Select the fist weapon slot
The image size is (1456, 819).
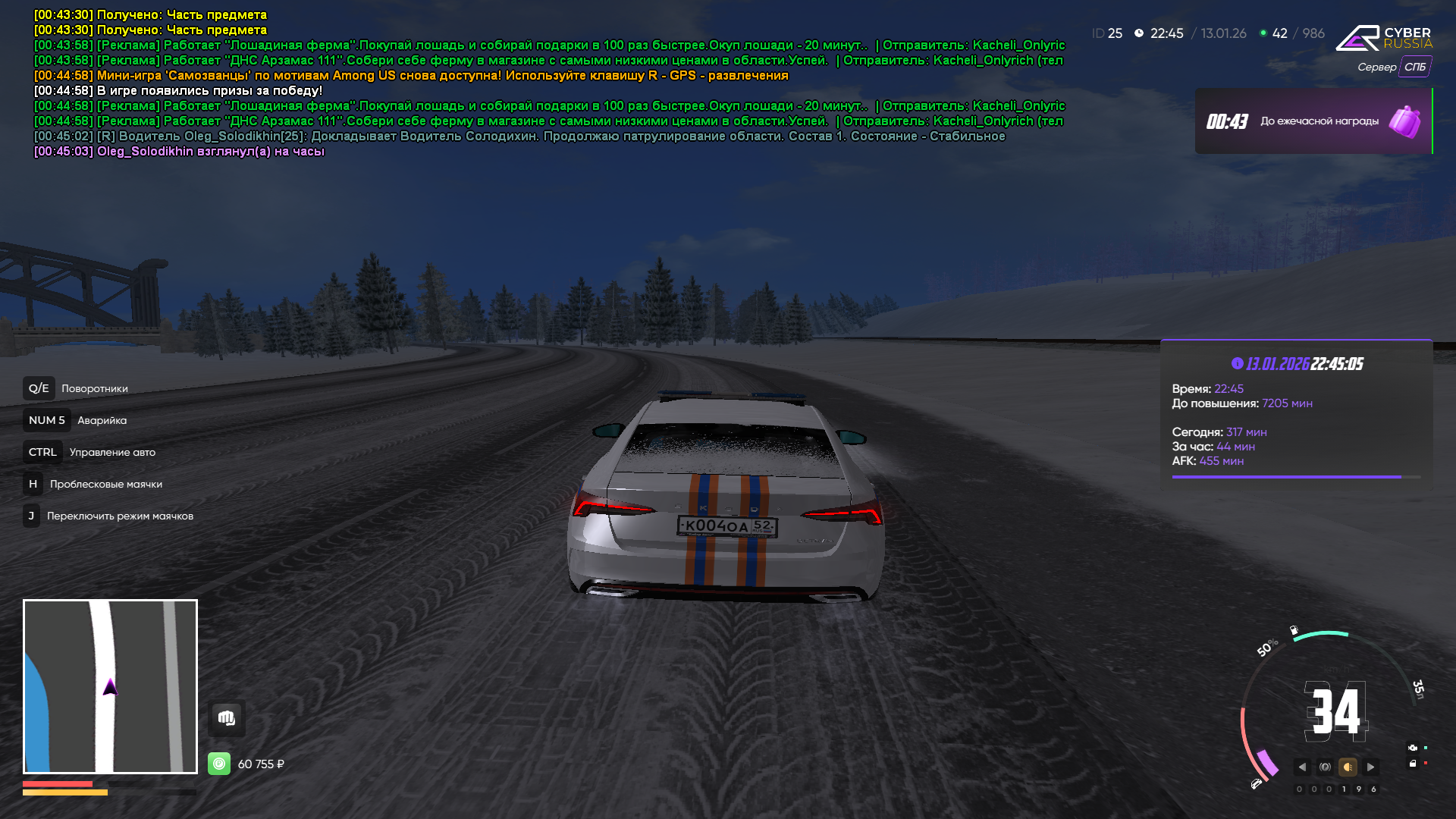[227, 718]
